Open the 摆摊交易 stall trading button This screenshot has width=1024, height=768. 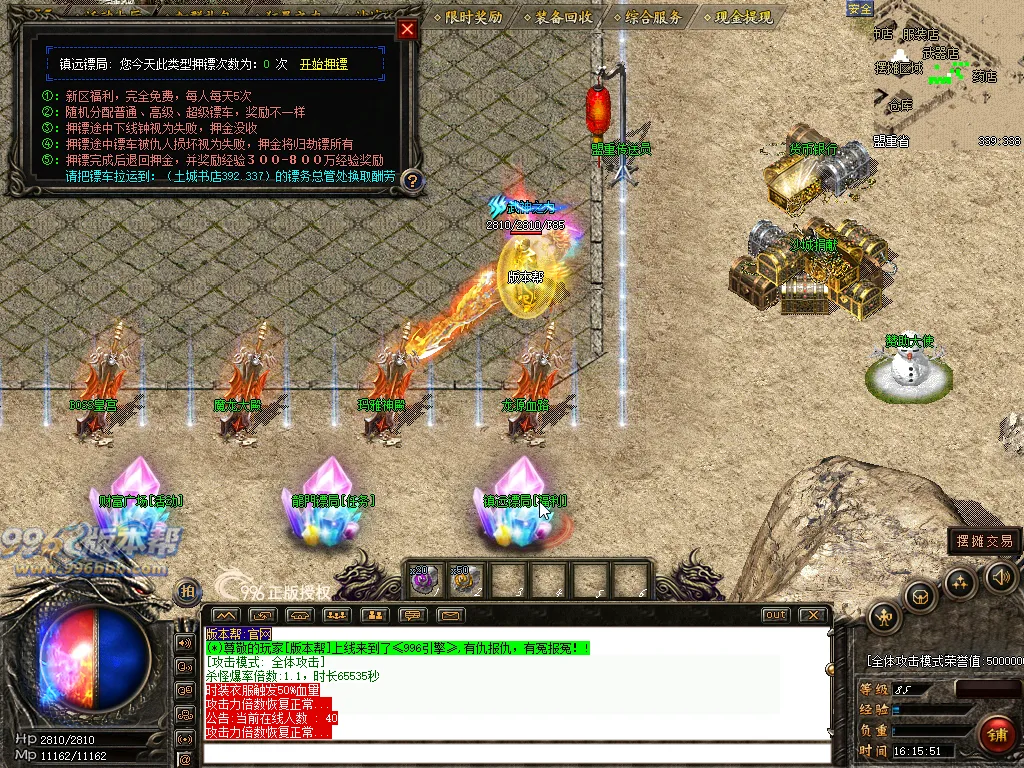coord(984,541)
